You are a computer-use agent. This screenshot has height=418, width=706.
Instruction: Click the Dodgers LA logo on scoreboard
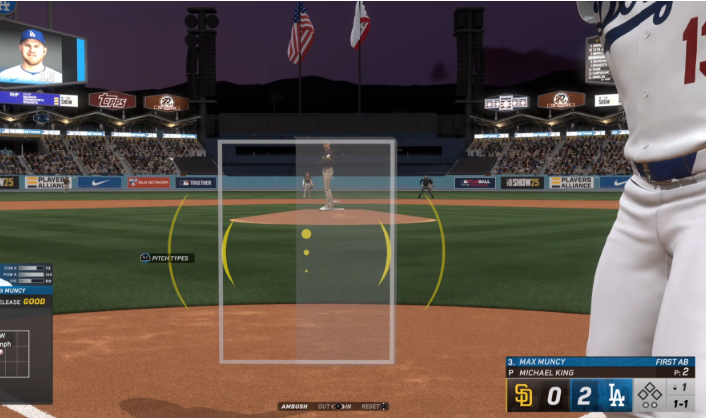point(617,395)
